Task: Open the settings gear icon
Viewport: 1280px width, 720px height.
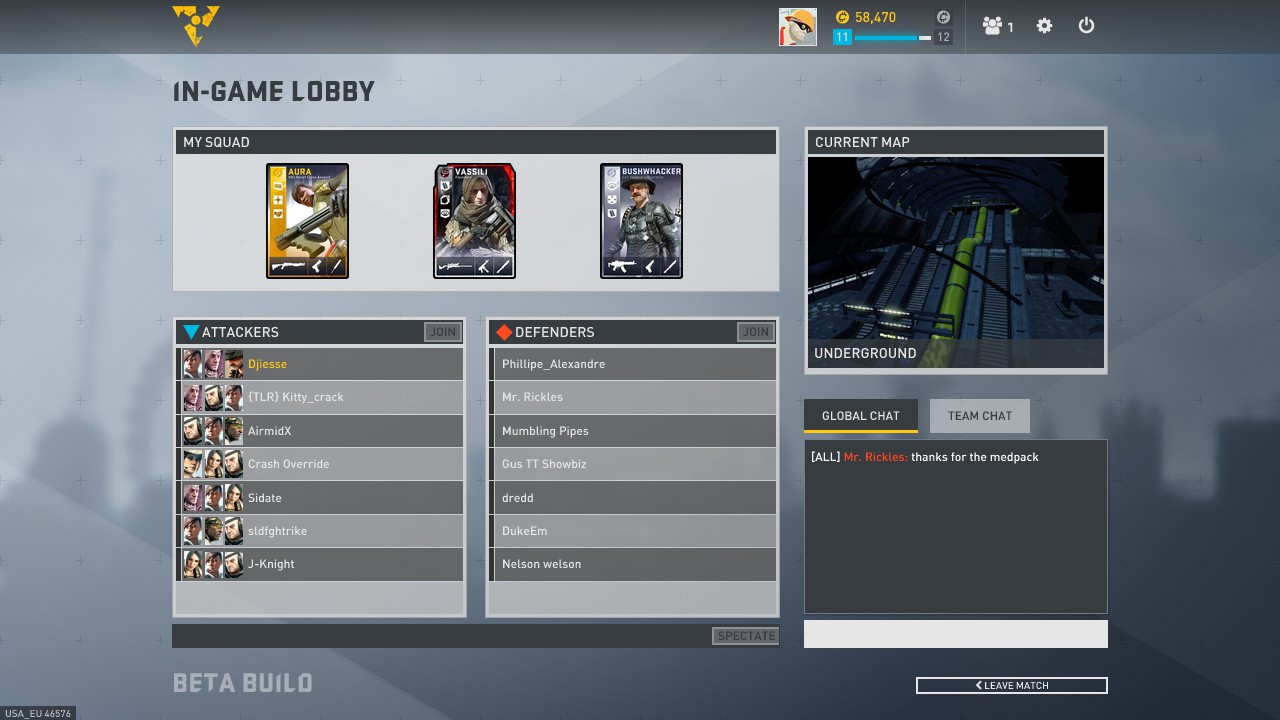Action: 1044,26
